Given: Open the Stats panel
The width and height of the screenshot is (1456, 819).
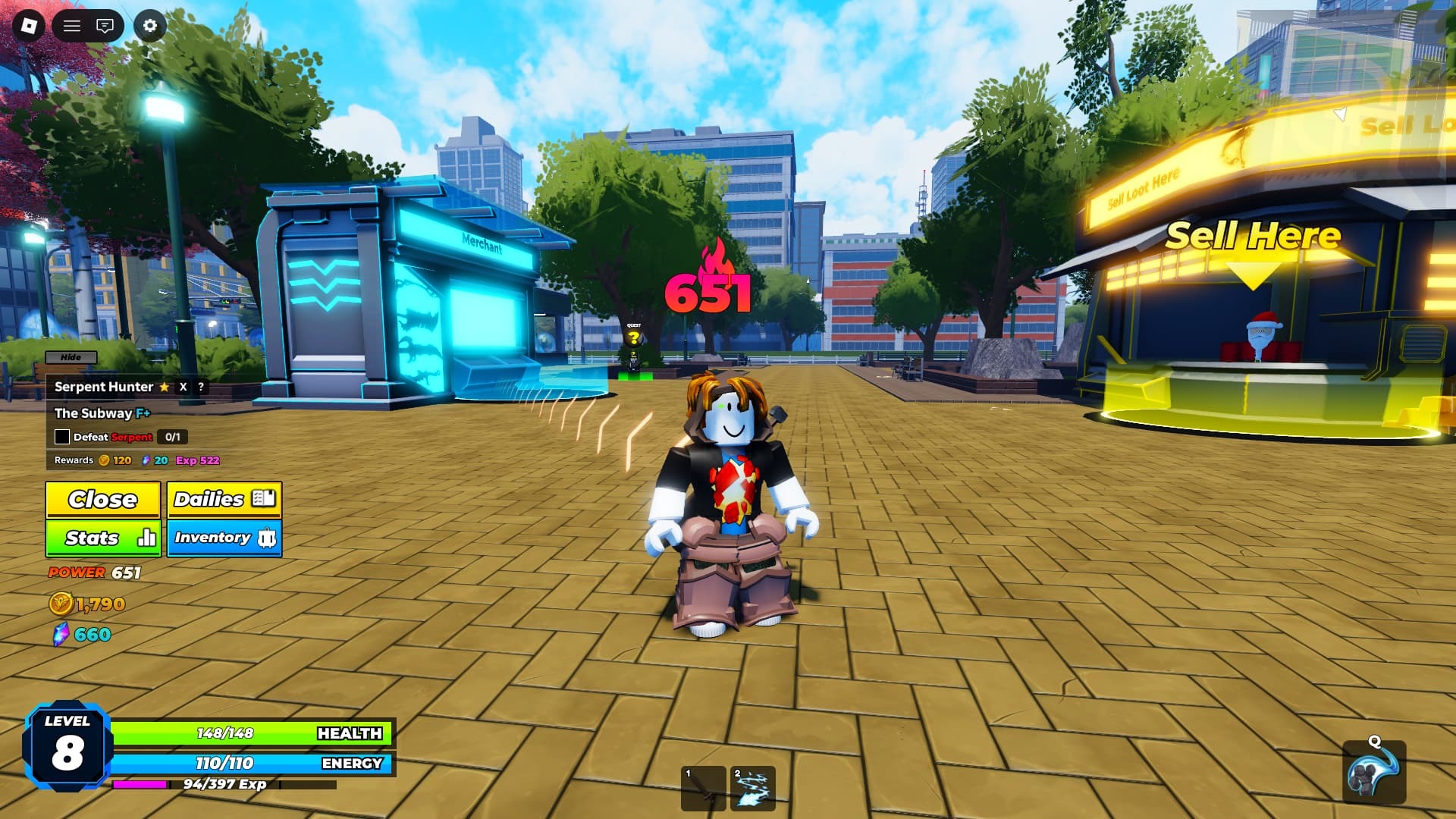Looking at the screenshot, I should point(103,538).
